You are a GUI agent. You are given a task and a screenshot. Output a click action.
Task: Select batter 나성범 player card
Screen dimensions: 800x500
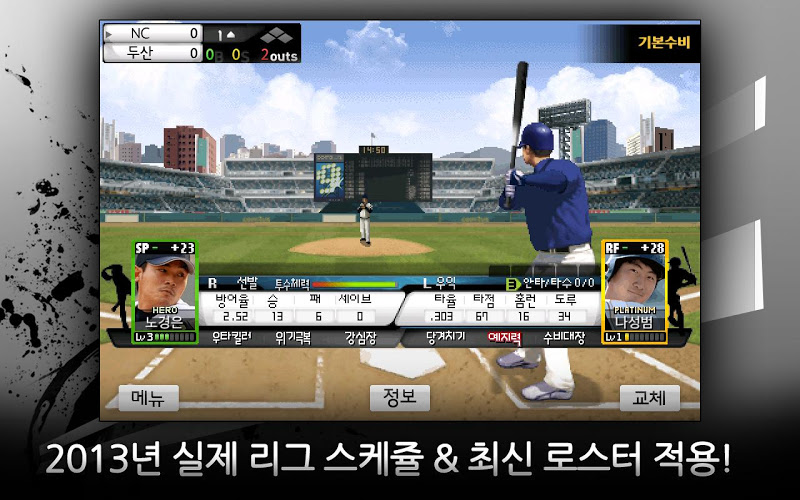[x=635, y=292]
